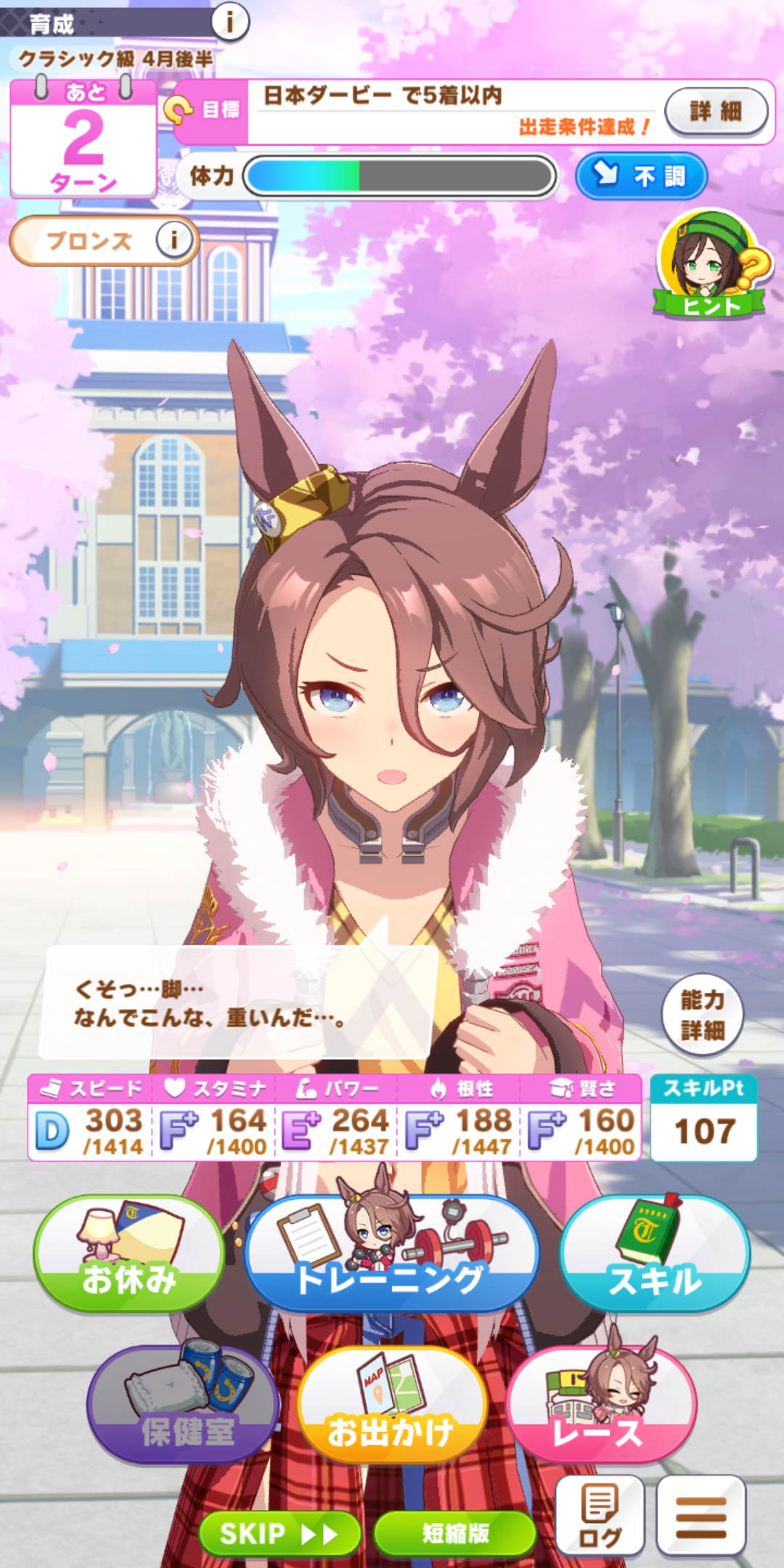View 詳細 goal details
This screenshot has height=1568, width=784.
[x=716, y=111]
